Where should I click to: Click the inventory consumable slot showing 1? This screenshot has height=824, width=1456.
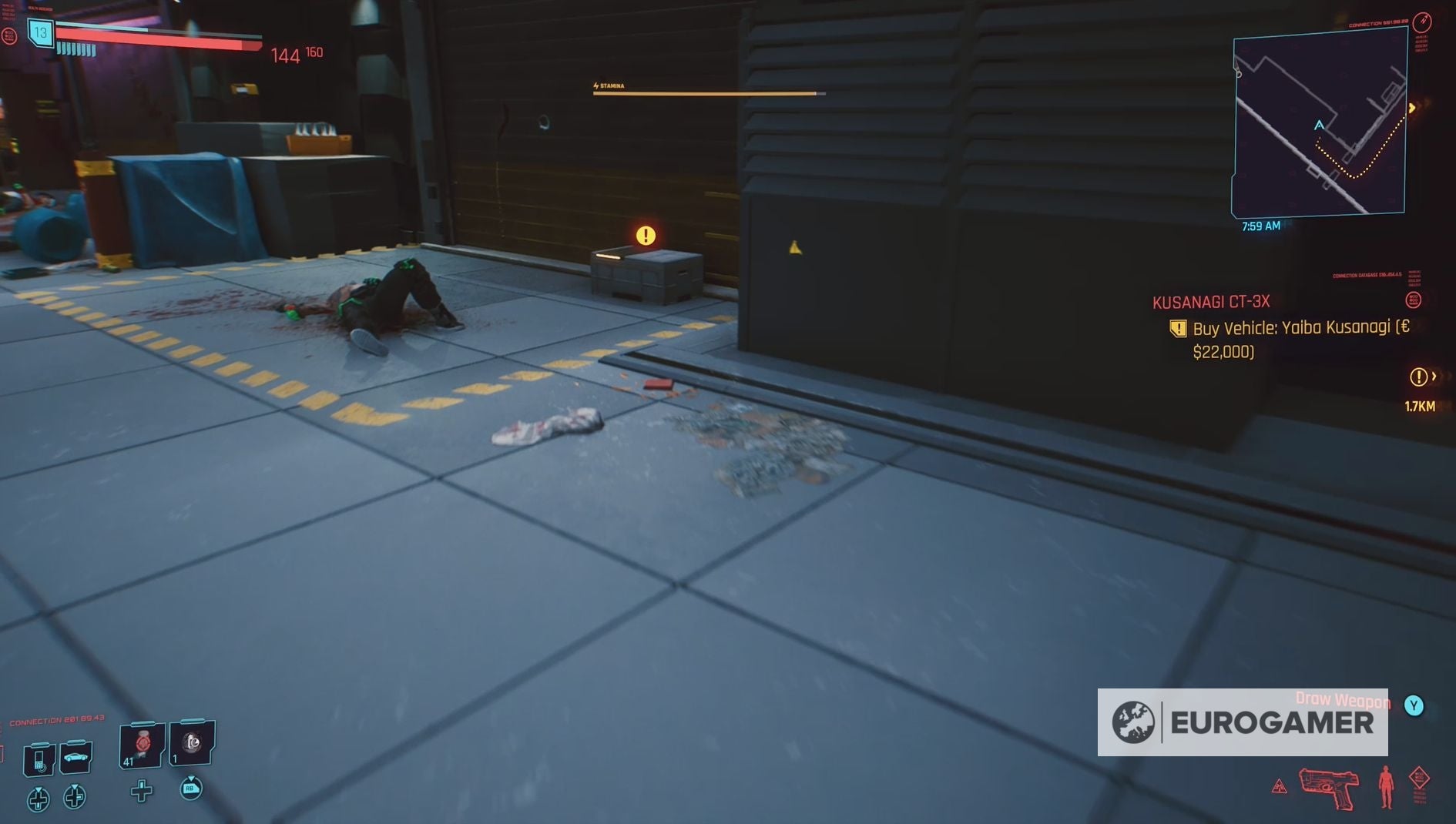click(187, 742)
